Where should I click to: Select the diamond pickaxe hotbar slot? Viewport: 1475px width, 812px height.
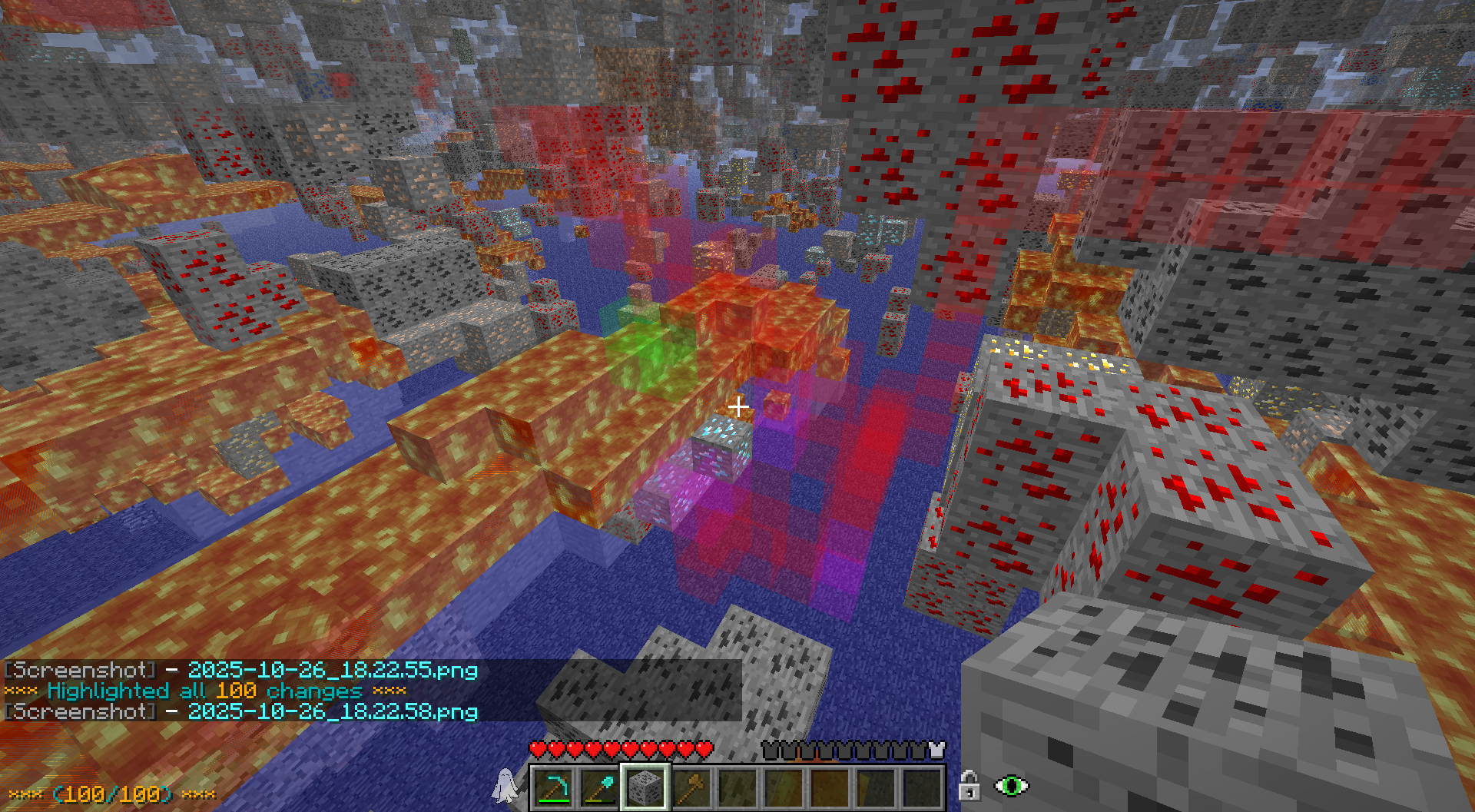pos(553,787)
